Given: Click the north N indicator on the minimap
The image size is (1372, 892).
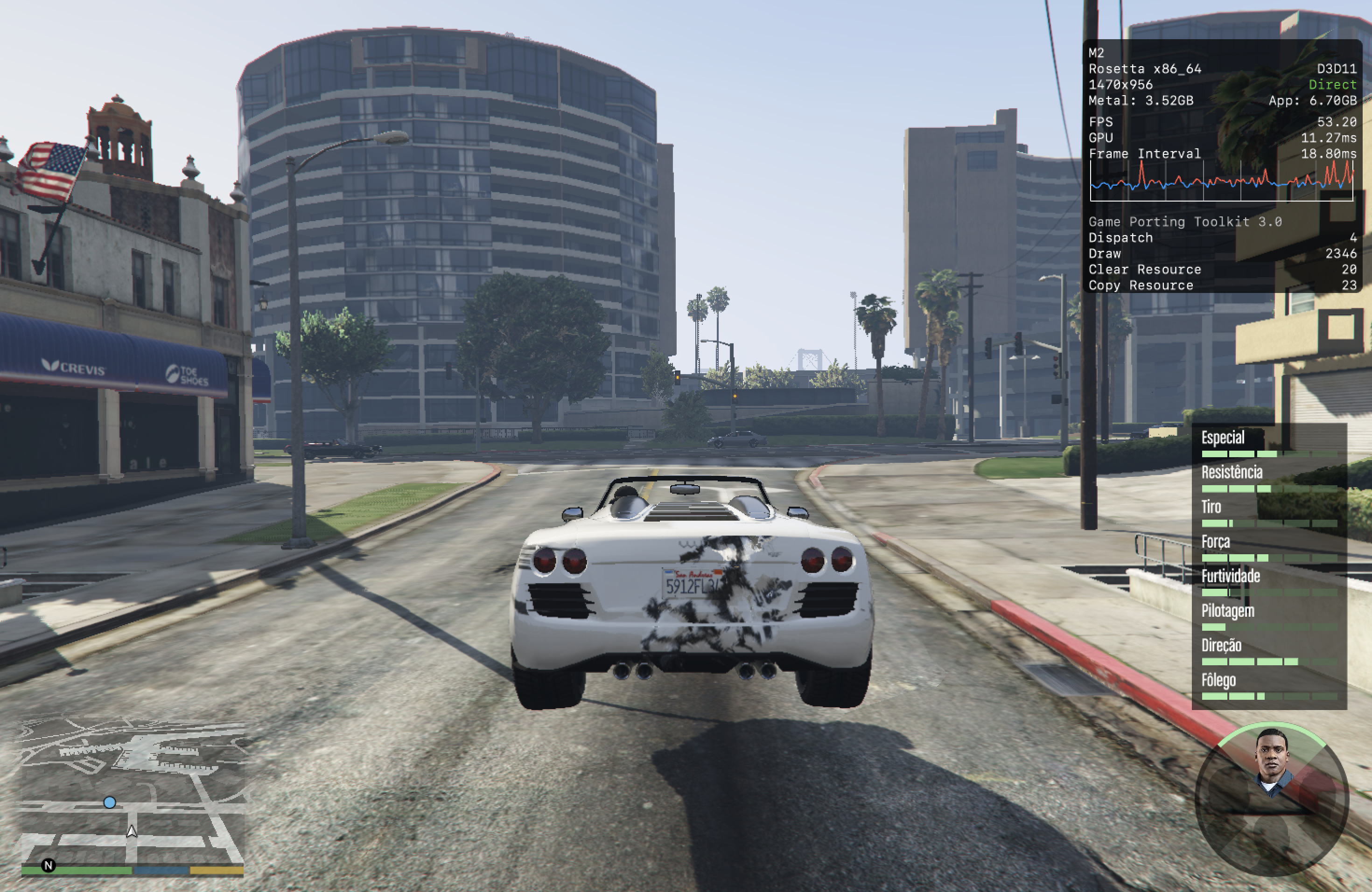Looking at the screenshot, I should pos(49,865).
